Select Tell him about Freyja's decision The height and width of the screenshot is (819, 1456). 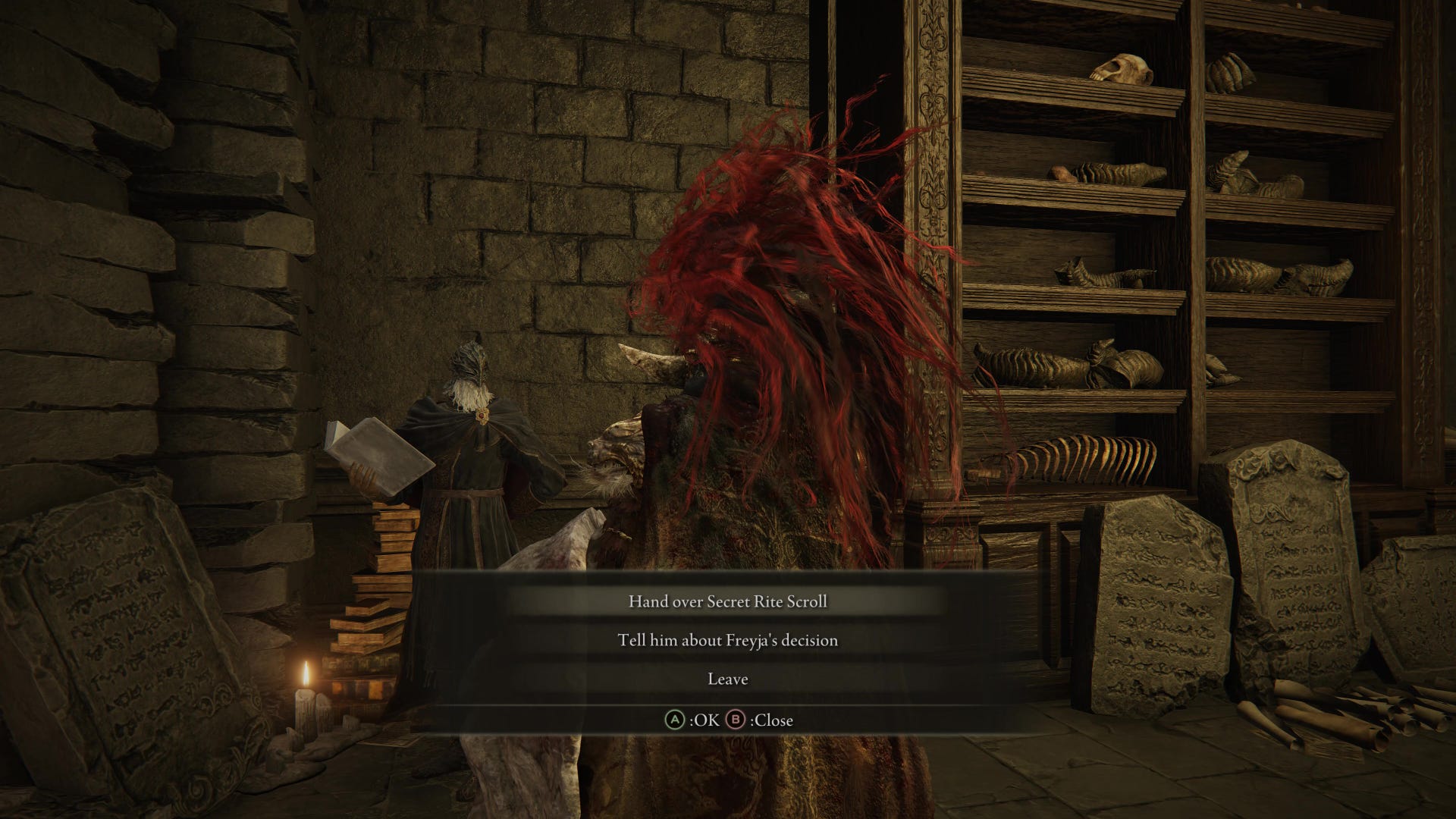(727, 640)
